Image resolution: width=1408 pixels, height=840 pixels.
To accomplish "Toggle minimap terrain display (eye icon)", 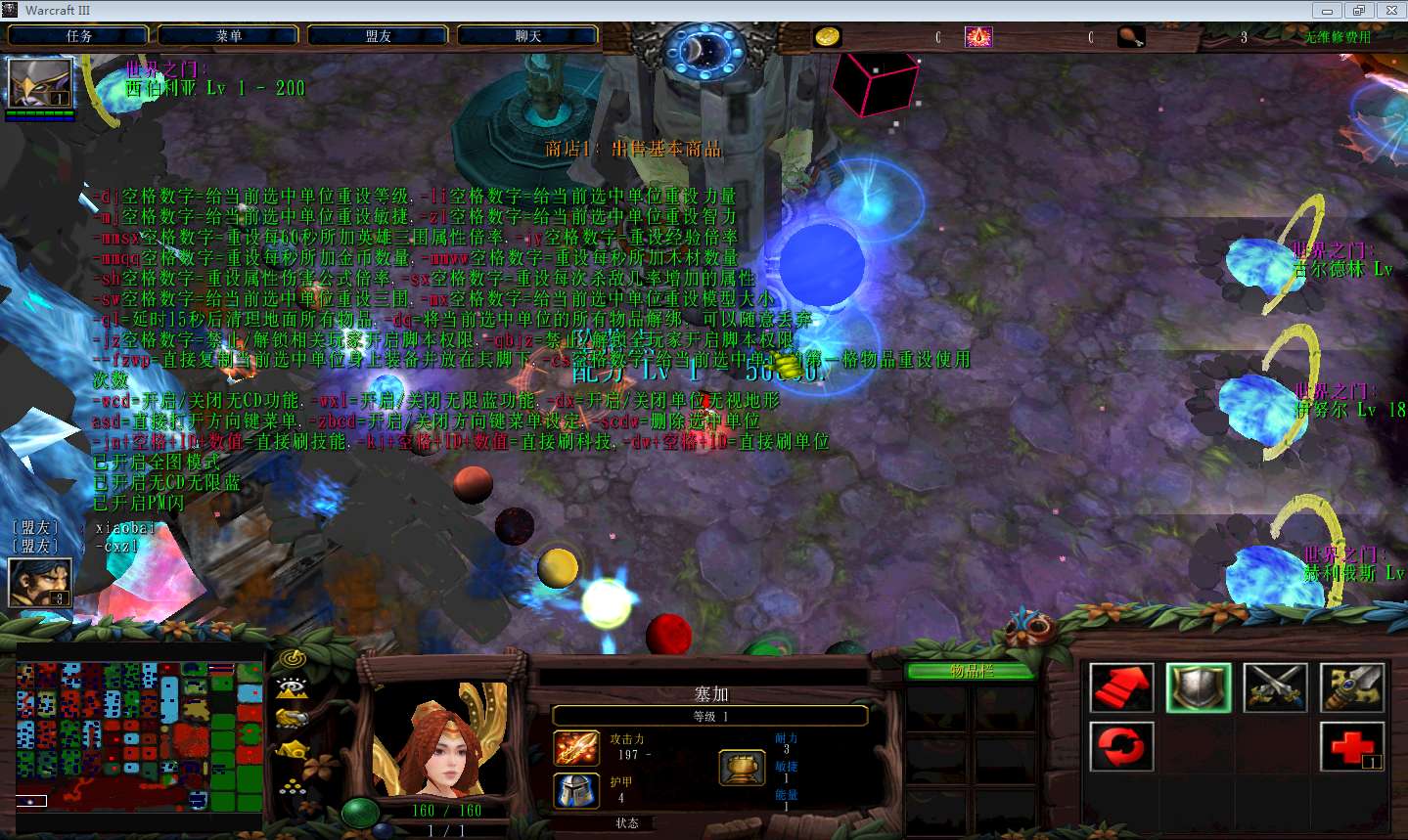I will tap(292, 687).
